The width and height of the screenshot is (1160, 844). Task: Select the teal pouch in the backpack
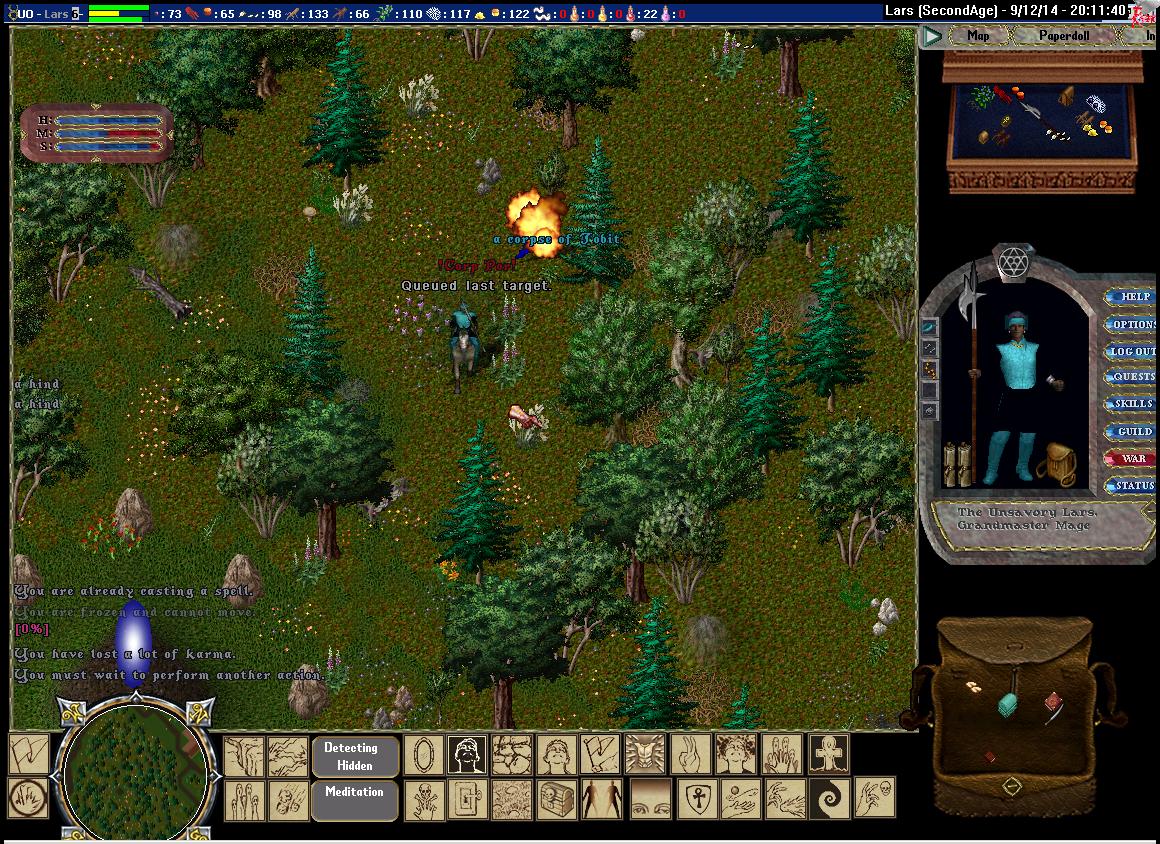(x=1008, y=704)
